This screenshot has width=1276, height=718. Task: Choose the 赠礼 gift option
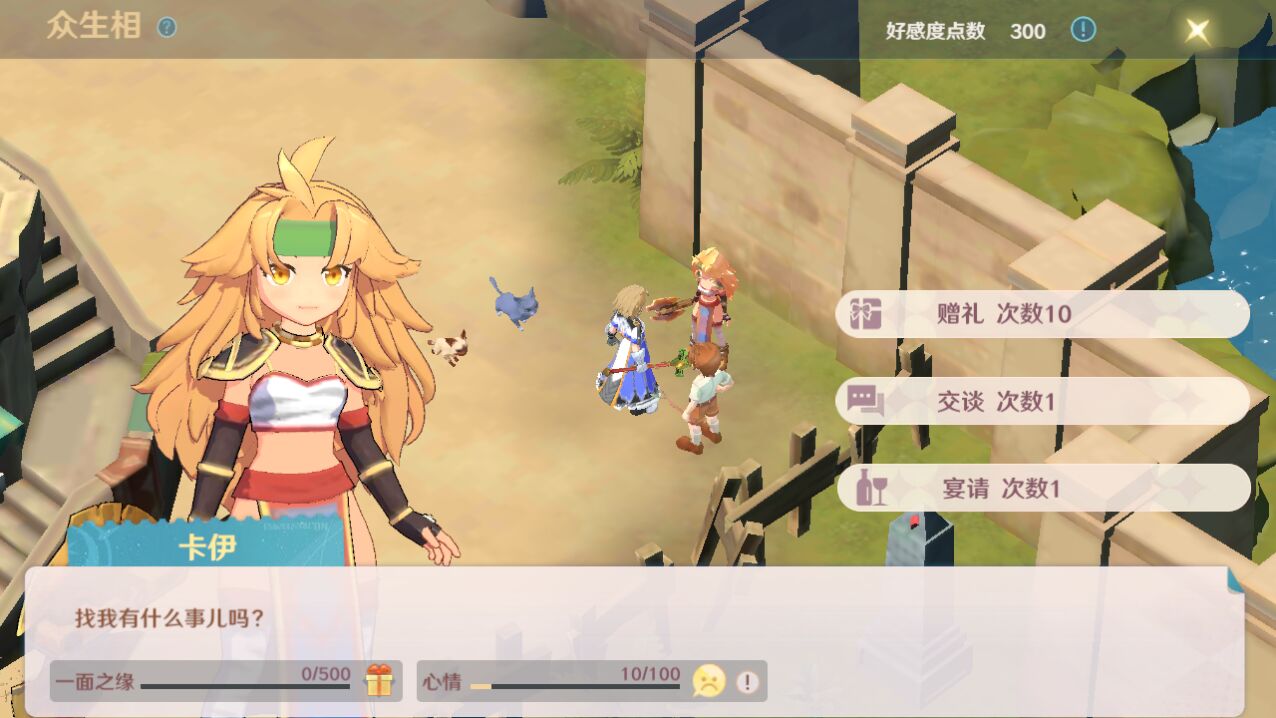pos(1042,314)
